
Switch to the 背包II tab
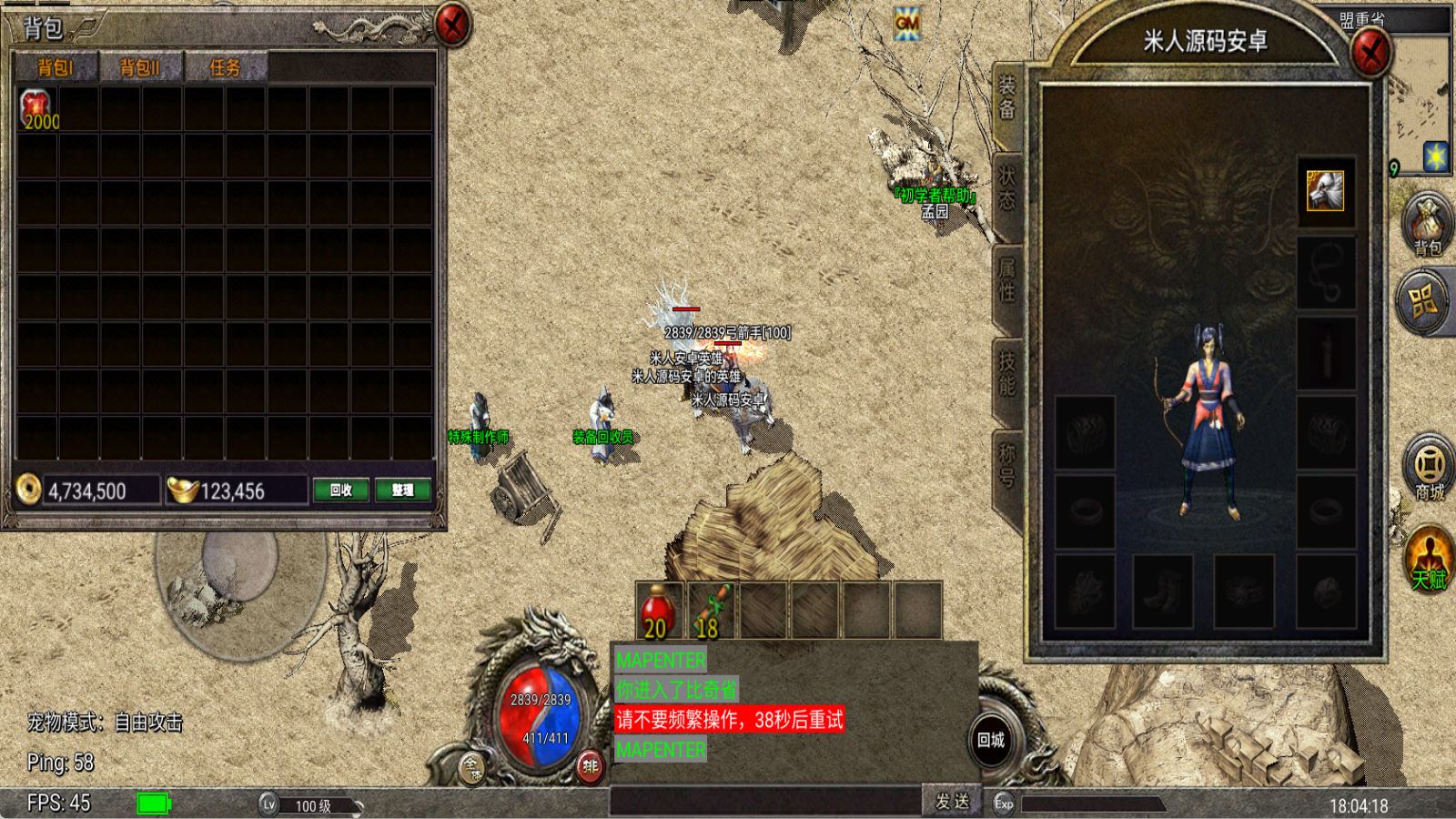139,67
